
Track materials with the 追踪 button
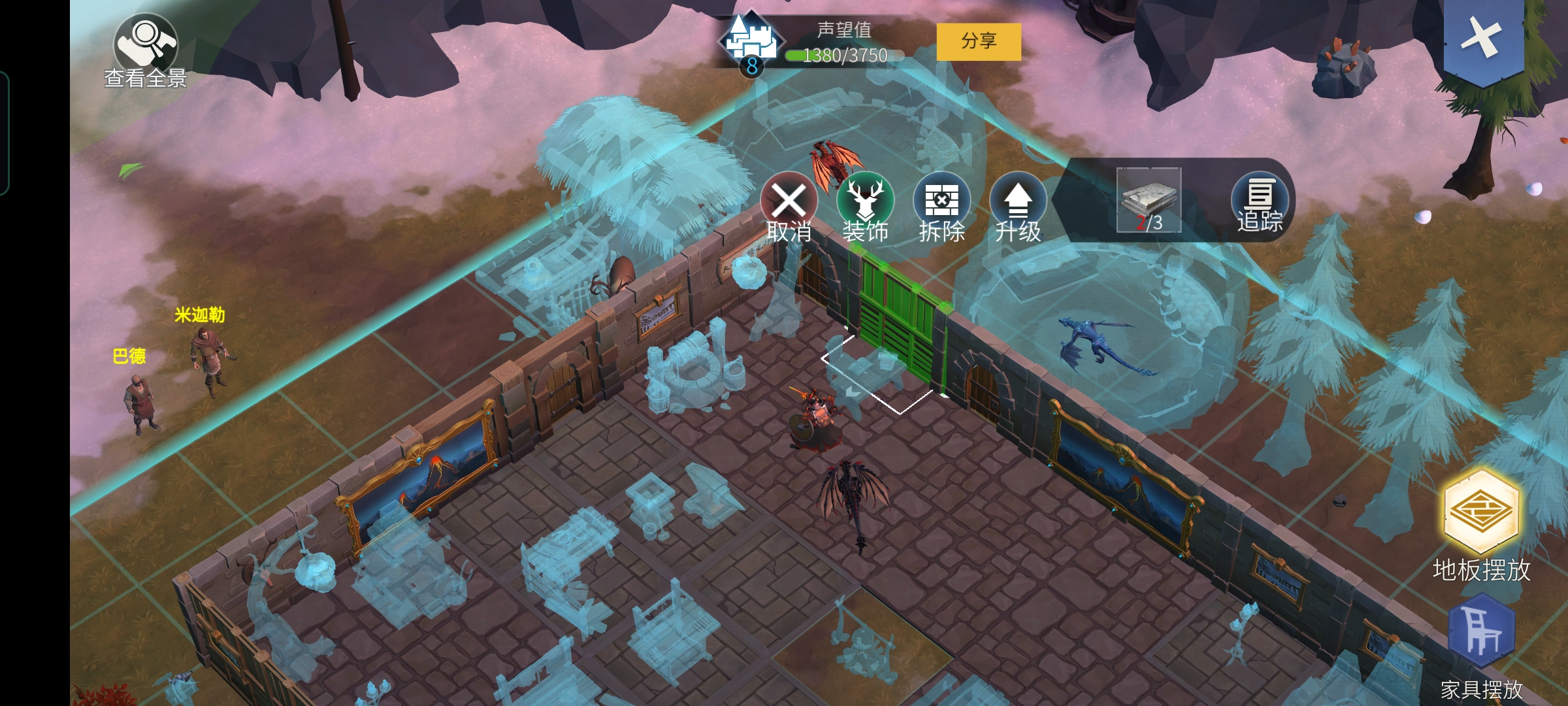1260,203
